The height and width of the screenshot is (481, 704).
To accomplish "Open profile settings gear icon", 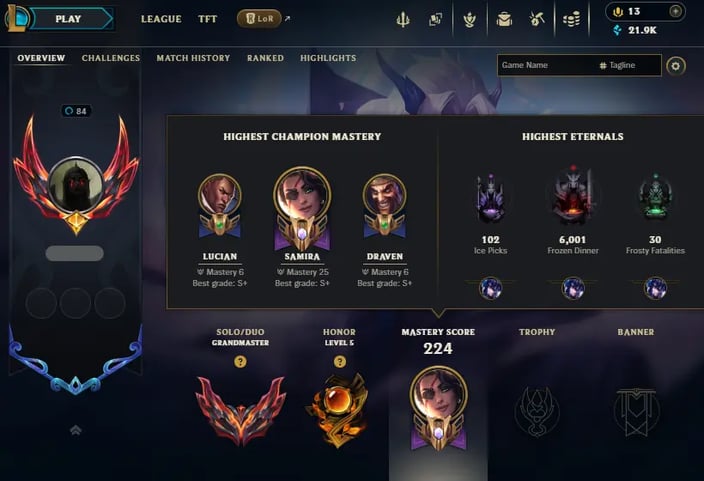I will (676, 66).
